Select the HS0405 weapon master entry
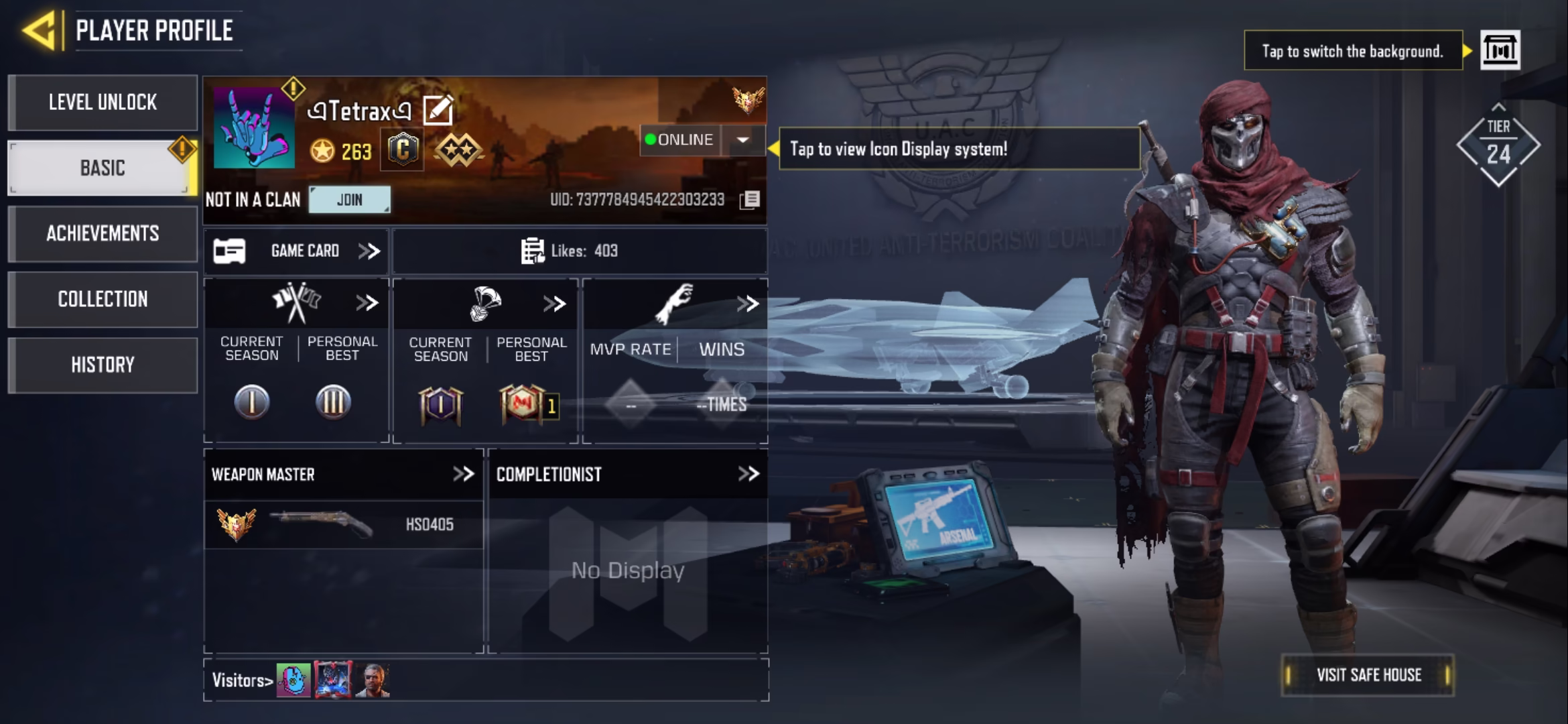This screenshot has height=724, width=1568. click(x=343, y=524)
